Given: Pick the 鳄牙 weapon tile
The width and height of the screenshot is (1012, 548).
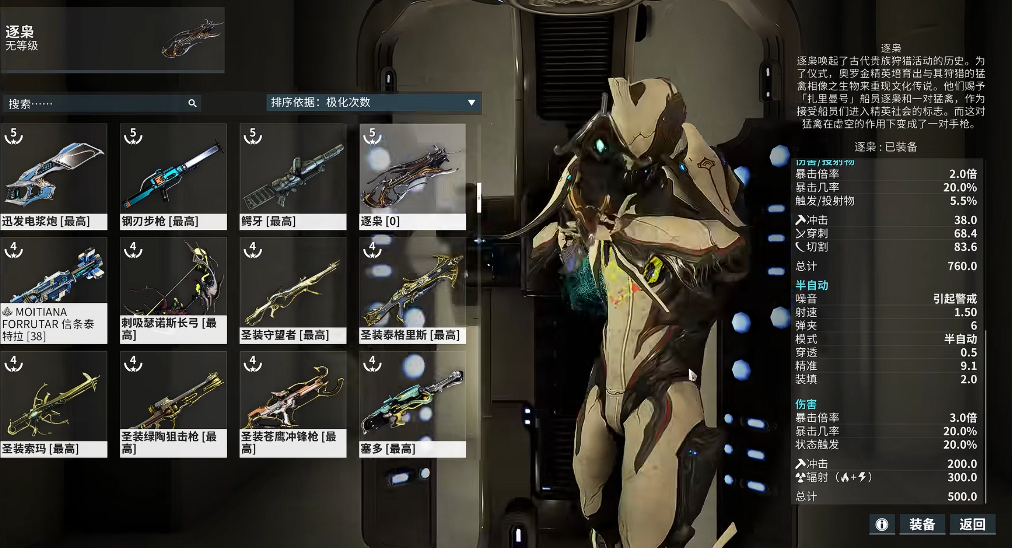Looking at the screenshot, I should click(x=293, y=177).
